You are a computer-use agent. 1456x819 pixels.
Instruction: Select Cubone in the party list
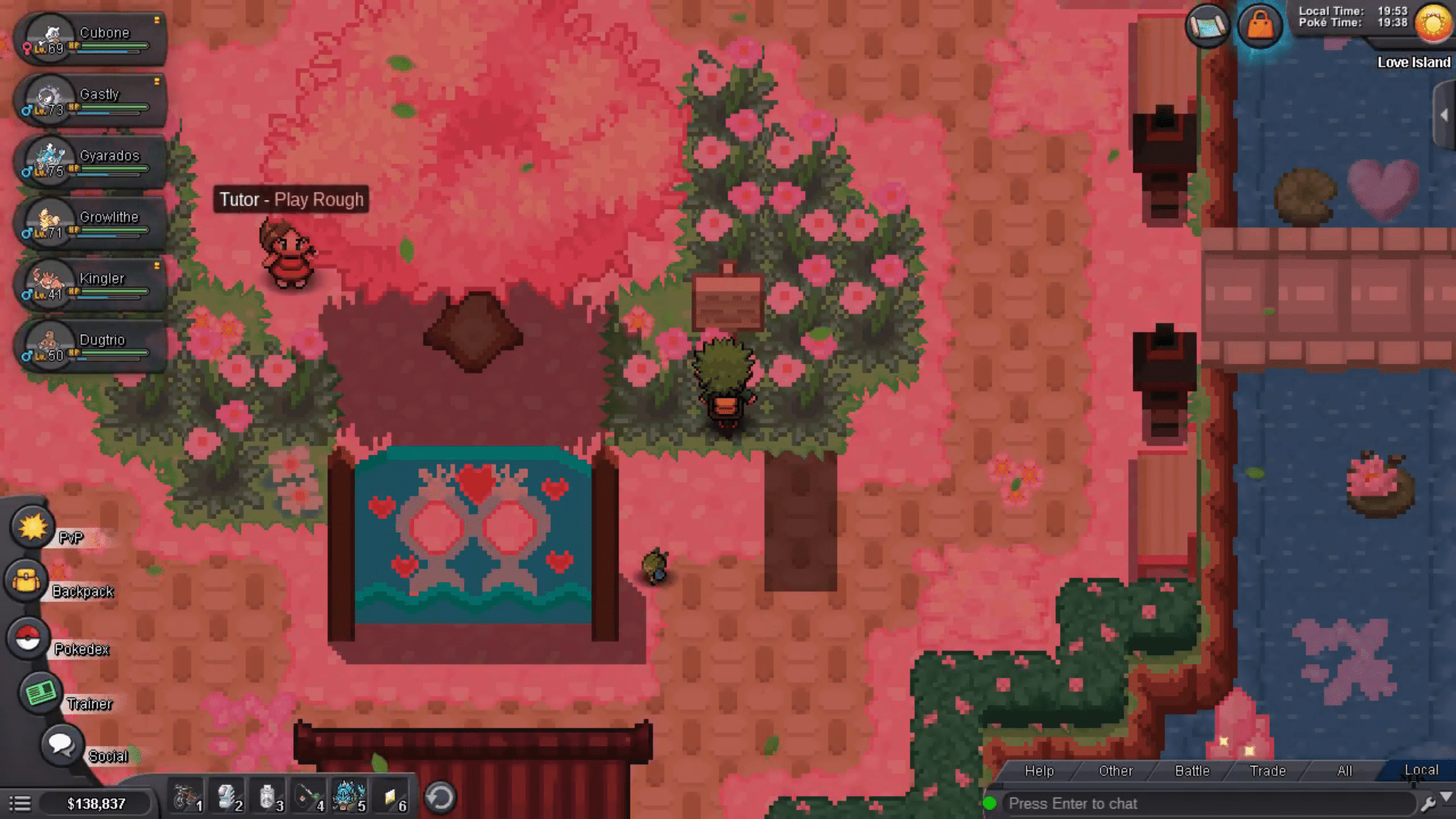(x=91, y=39)
